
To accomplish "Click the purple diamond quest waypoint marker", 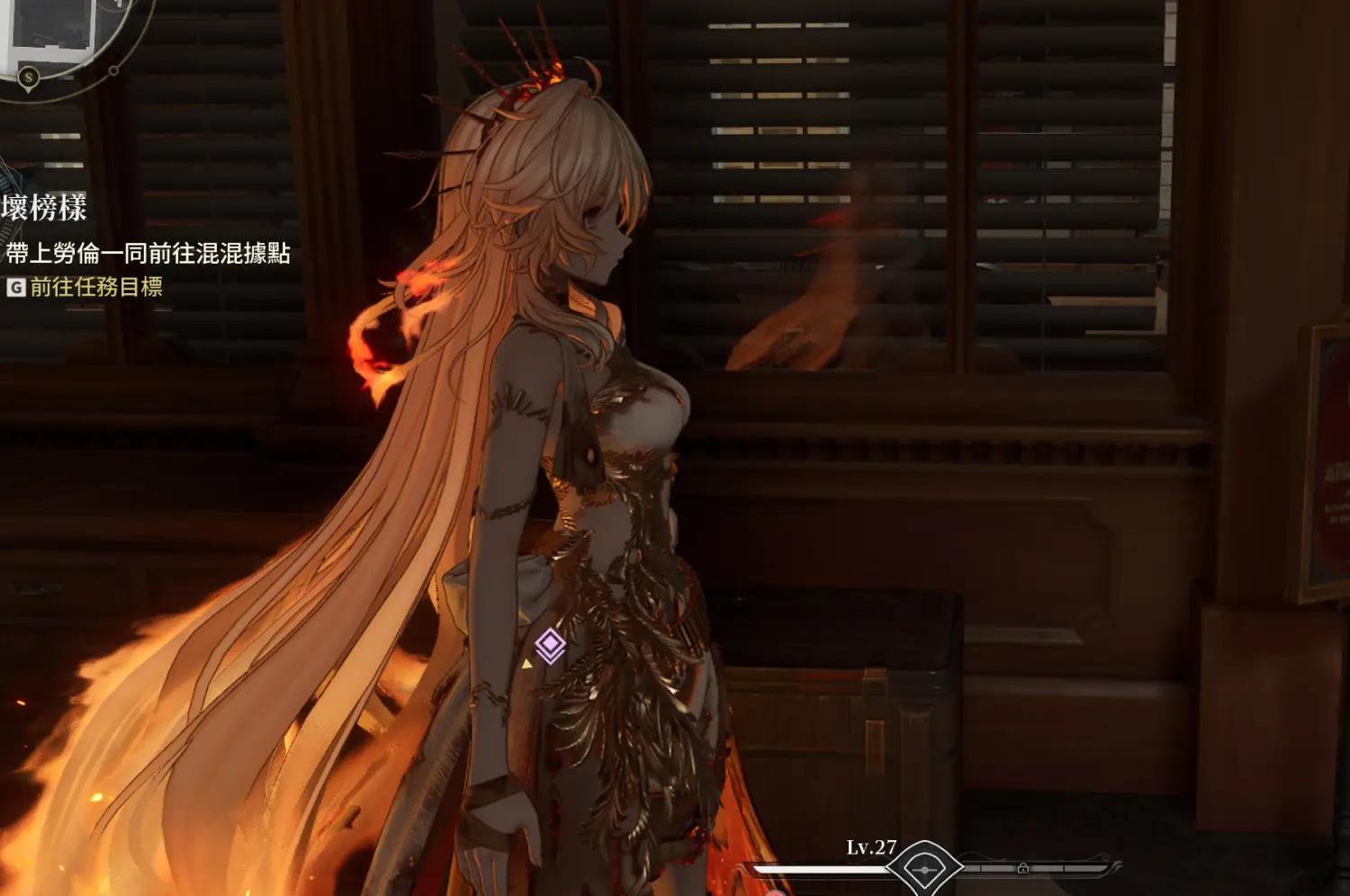I will 550,645.
